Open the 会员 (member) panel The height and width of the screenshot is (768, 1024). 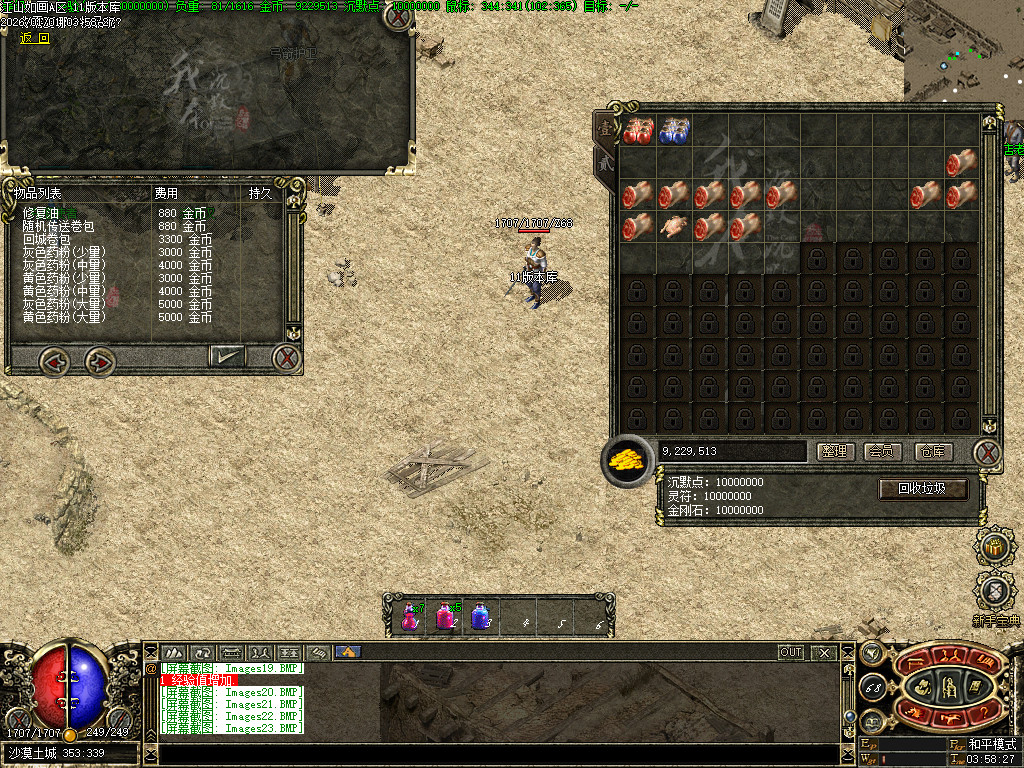click(883, 452)
